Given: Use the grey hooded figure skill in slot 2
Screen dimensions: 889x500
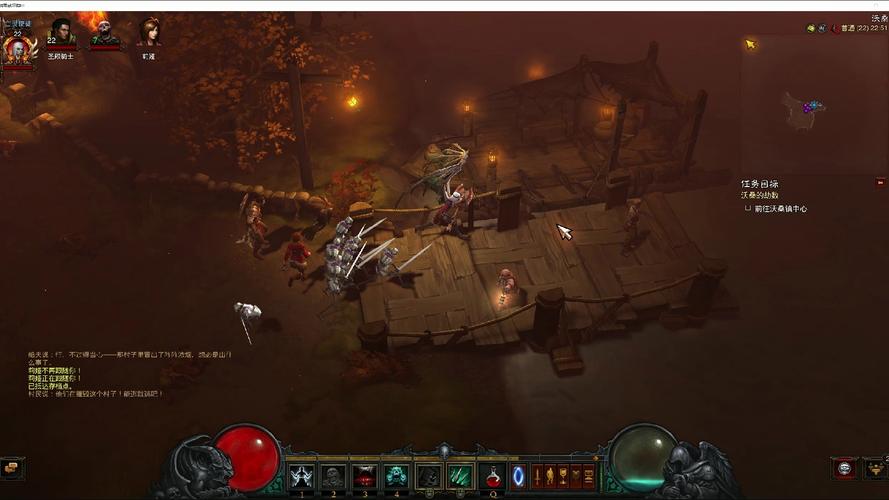Looking at the screenshot, I should pyautogui.click(x=333, y=477).
